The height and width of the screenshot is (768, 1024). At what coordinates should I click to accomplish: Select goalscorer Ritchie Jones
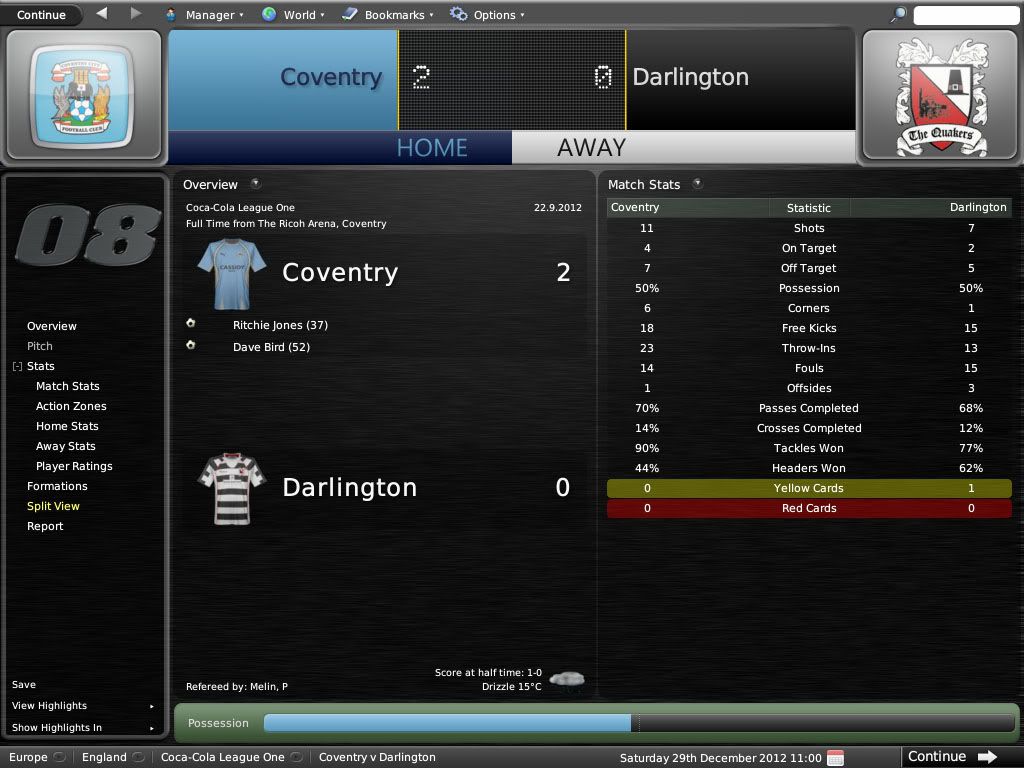point(280,325)
